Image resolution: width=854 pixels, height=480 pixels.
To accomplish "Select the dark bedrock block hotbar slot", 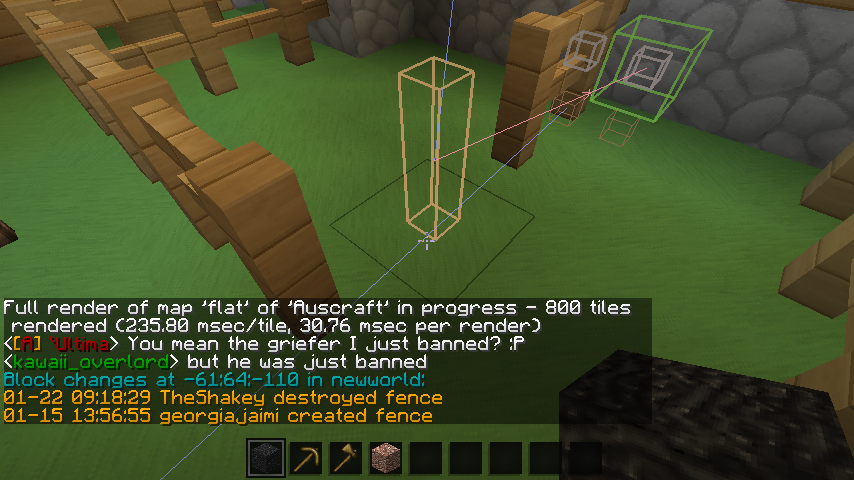I will point(266,458).
